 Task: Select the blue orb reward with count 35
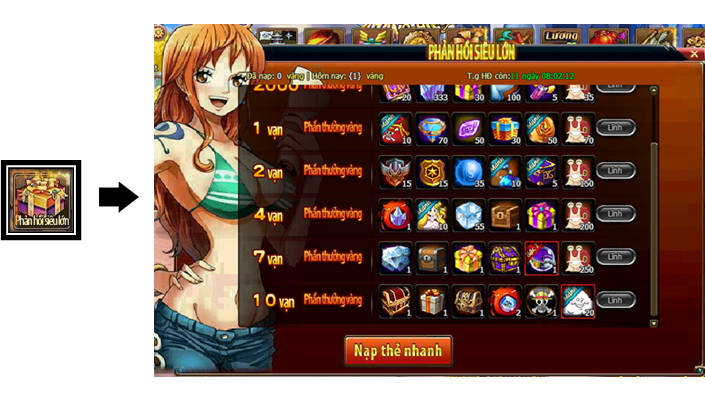click(468, 171)
